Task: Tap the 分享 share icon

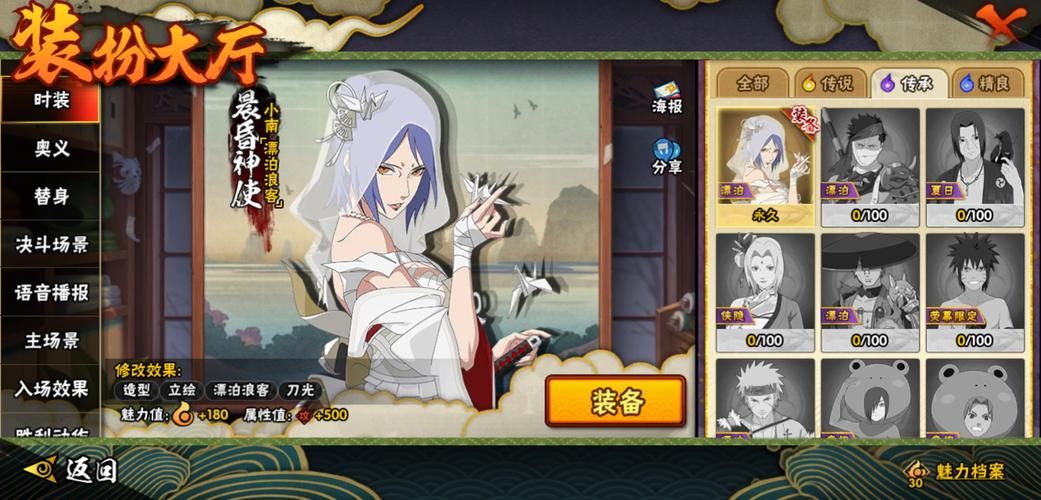Action: tap(667, 156)
